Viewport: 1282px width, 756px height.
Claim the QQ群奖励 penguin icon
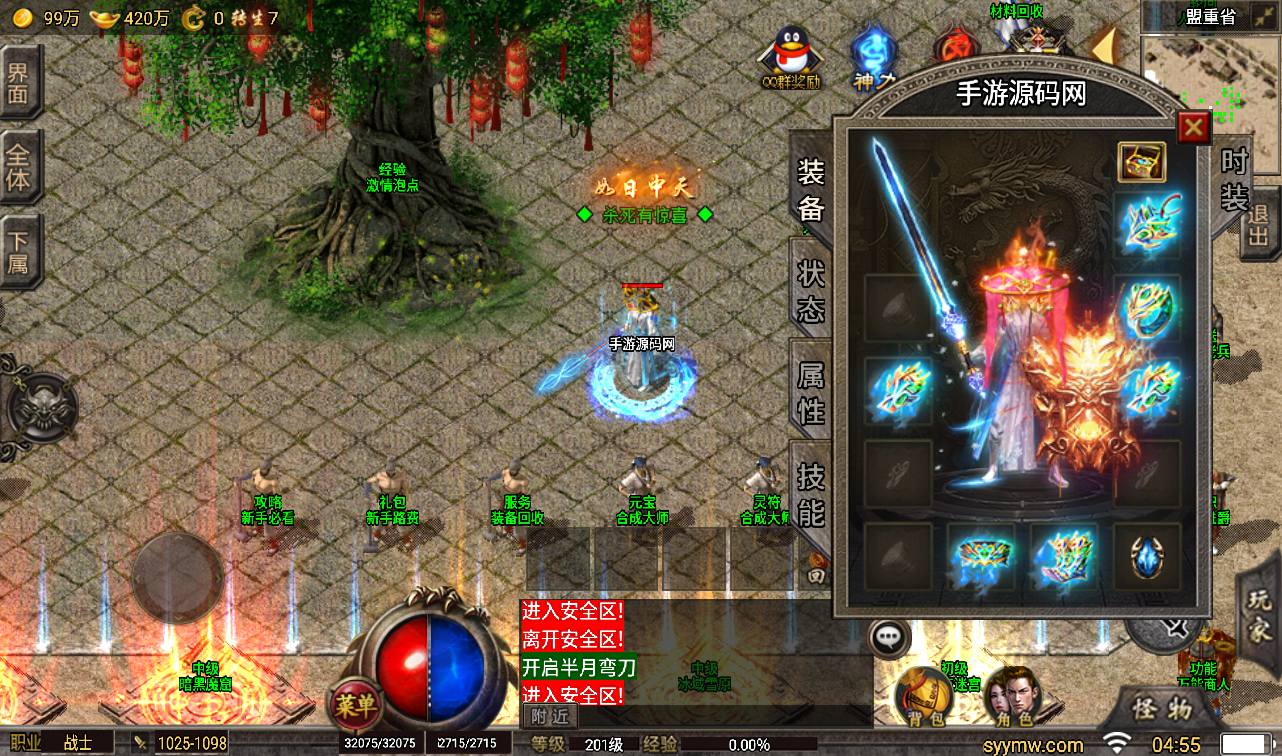pos(789,56)
